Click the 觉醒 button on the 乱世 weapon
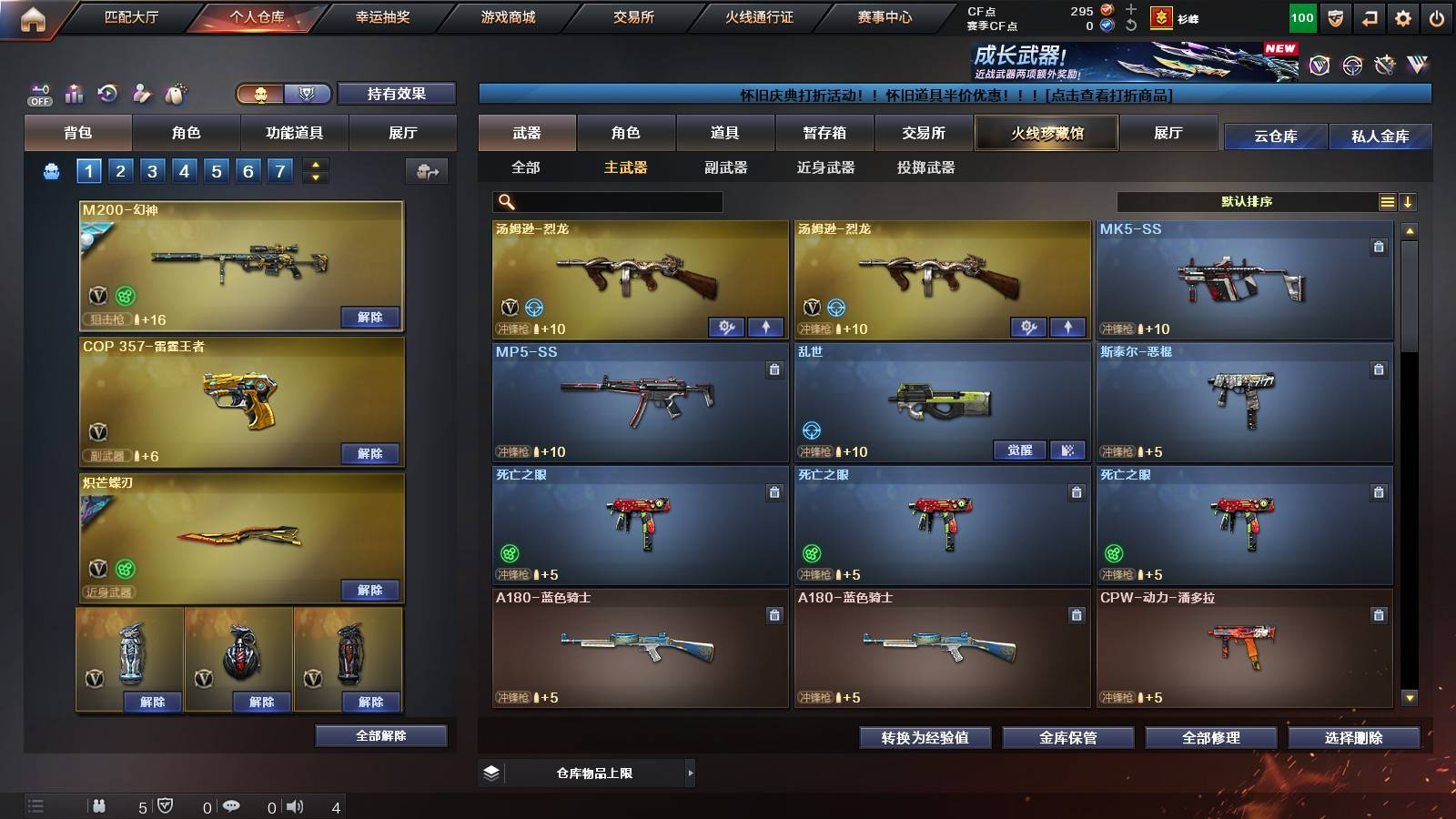Viewport: 1456px width, 819px height. pyautogui.click(x=1018, y=450)
